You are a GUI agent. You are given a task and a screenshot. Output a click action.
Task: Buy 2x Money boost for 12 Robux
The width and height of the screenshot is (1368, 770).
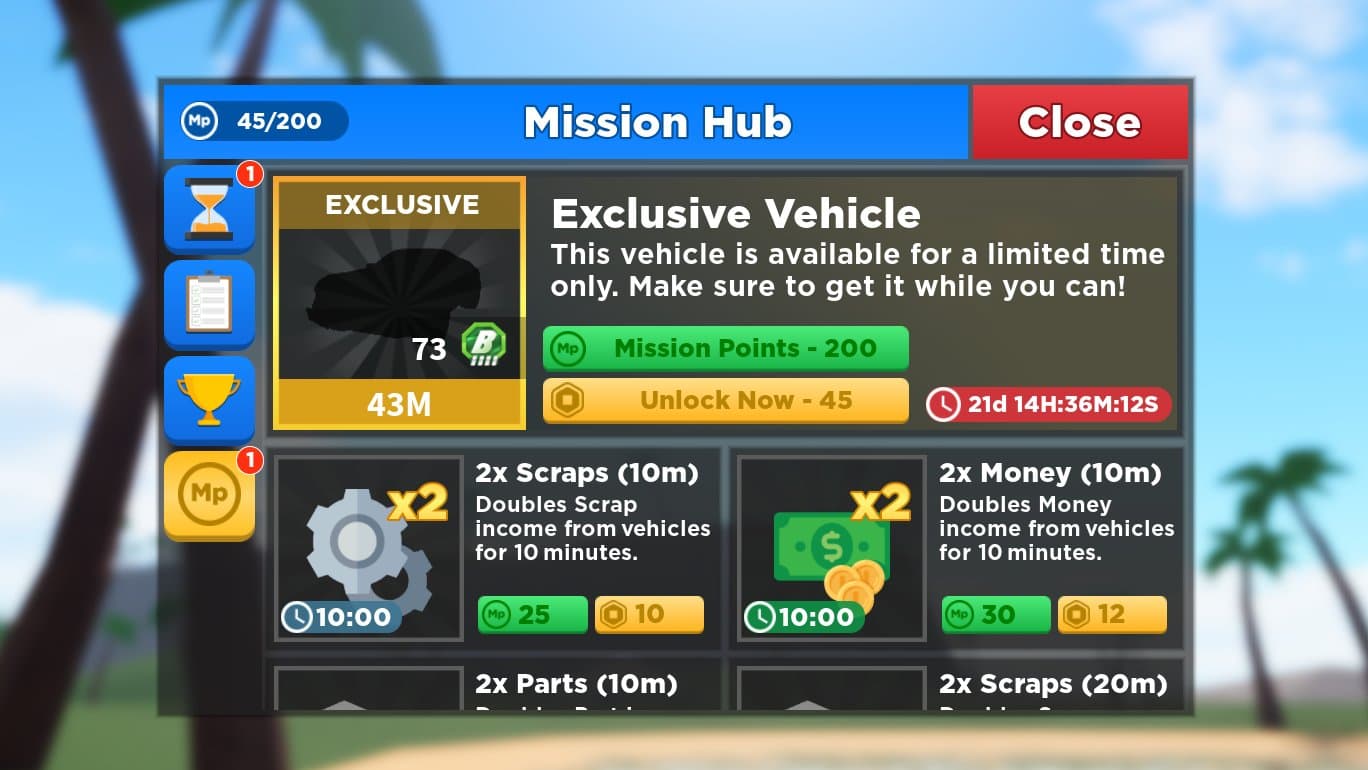click(x=1112, y=614)
